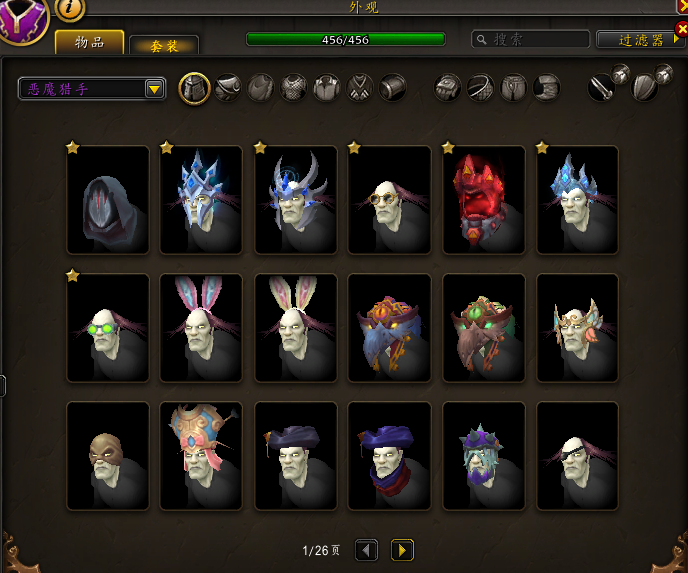Open the 恶魔猎手 class dropdown

[92, 89]
